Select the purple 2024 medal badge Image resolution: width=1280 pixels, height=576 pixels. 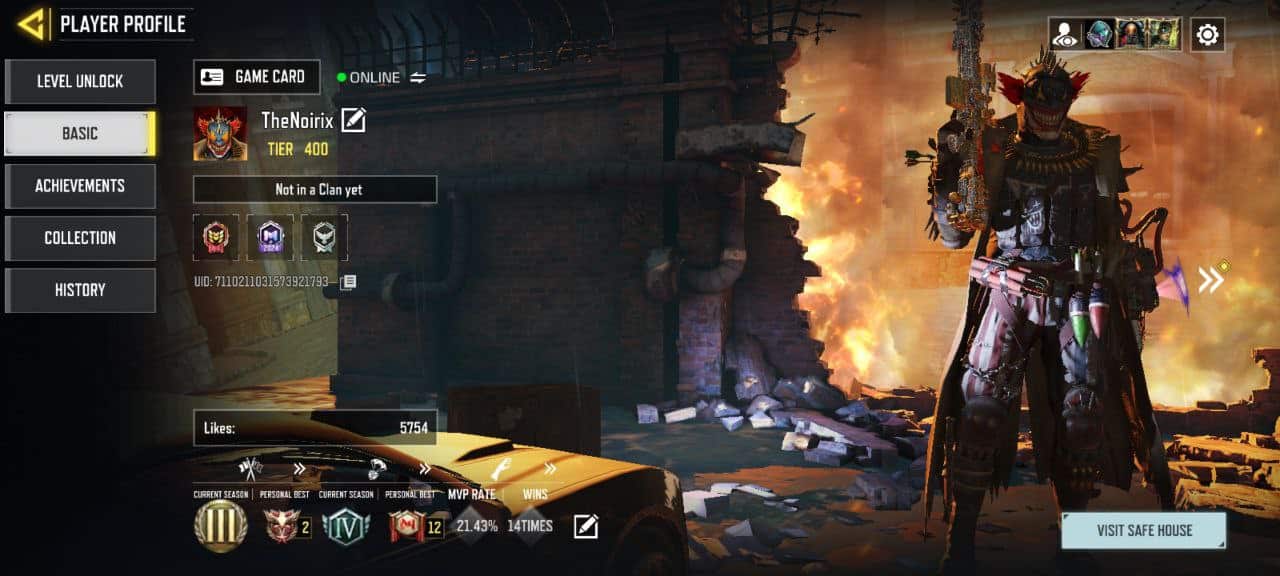pyautogui.click(x=270, y=237)
